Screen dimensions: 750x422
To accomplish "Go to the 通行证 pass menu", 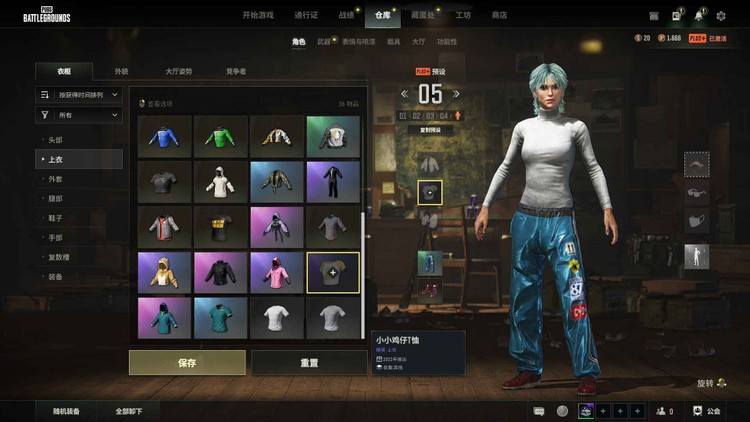I will (x=307, y=15).
